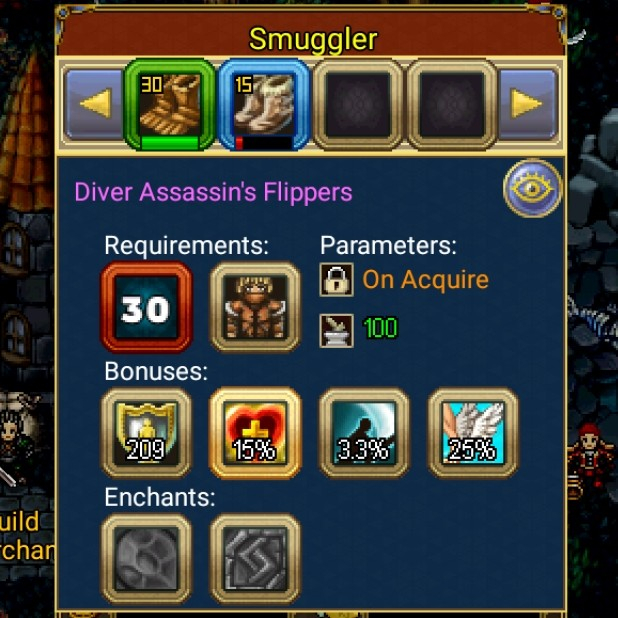618x618 pixels.
Task: Pick the square rune enchant slot
Action: [255, 557]
